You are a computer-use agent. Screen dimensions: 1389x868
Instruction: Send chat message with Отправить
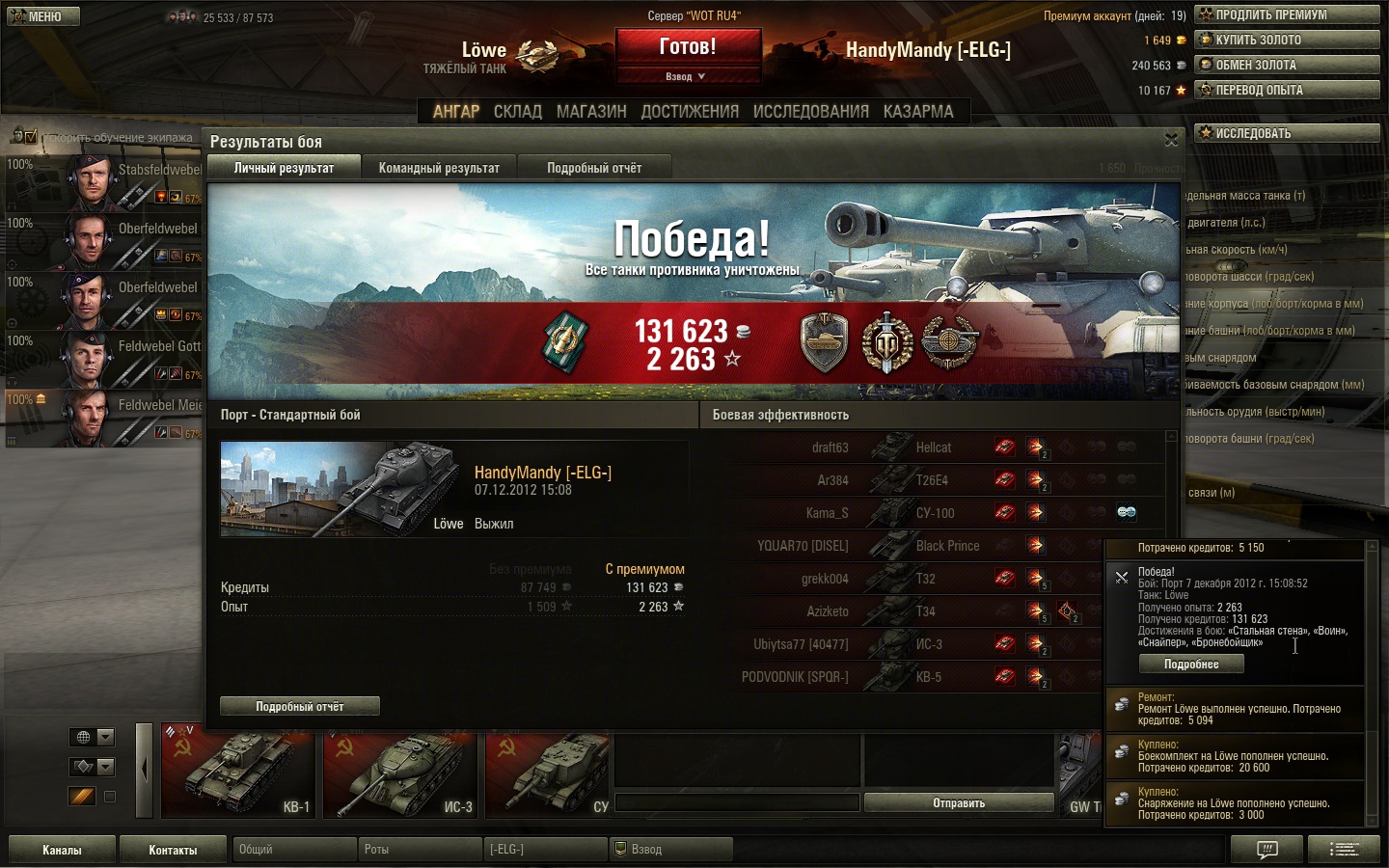[x=959, y=802]
